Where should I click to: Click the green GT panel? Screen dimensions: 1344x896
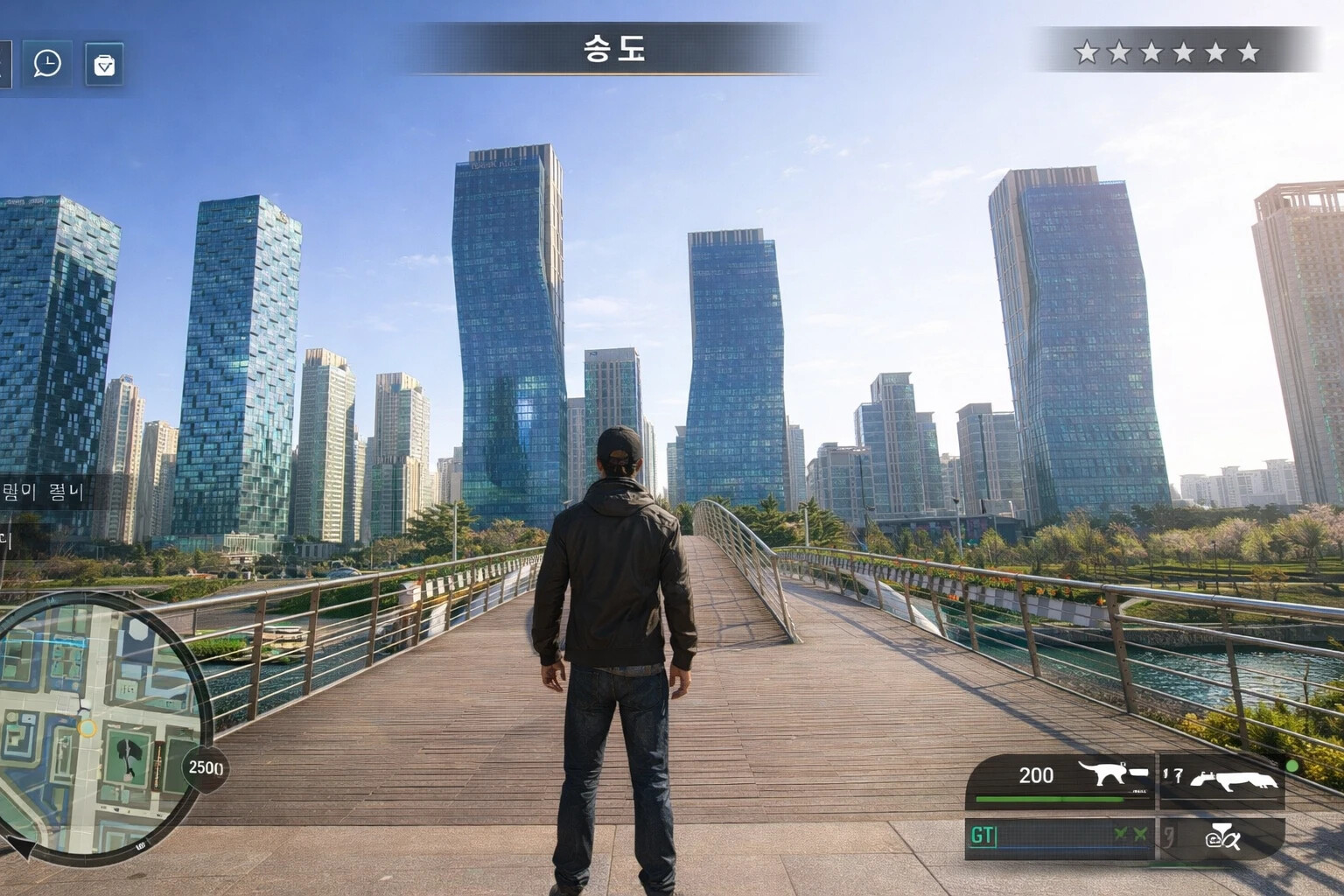1061,836
